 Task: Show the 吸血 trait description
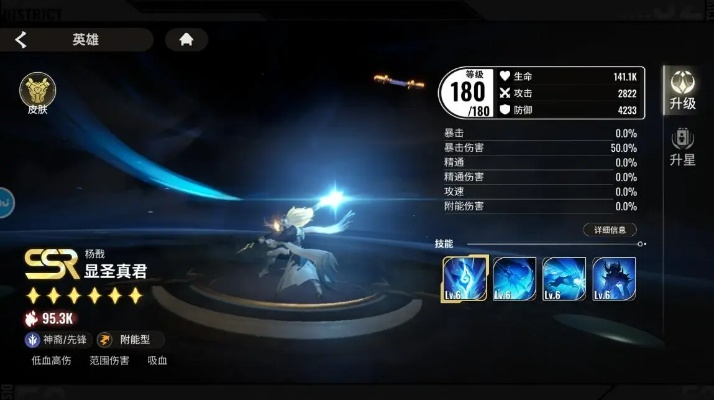point(157,360)
